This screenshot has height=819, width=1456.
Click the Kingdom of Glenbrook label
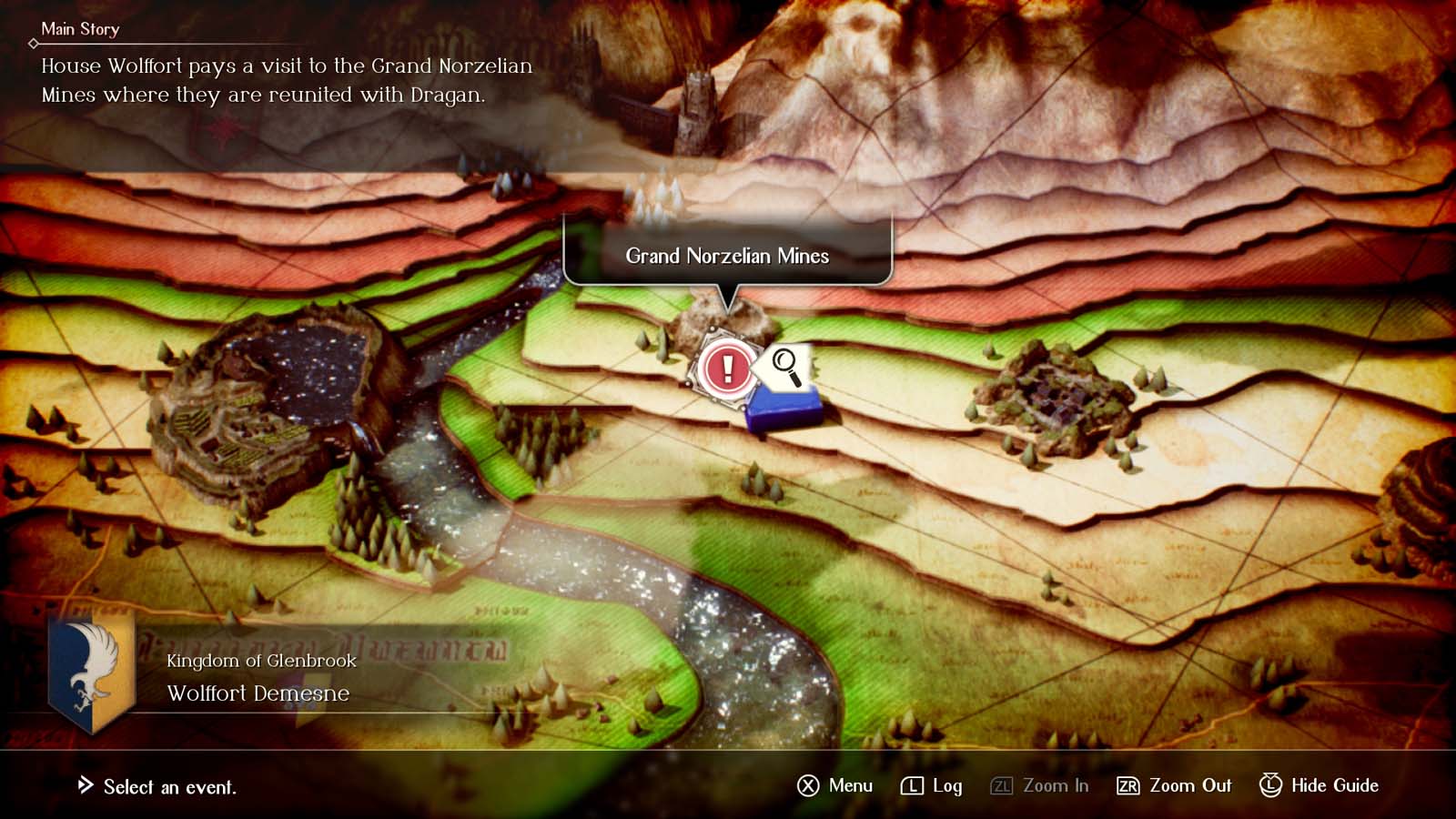pyautogui.click(x=261, y=663)
